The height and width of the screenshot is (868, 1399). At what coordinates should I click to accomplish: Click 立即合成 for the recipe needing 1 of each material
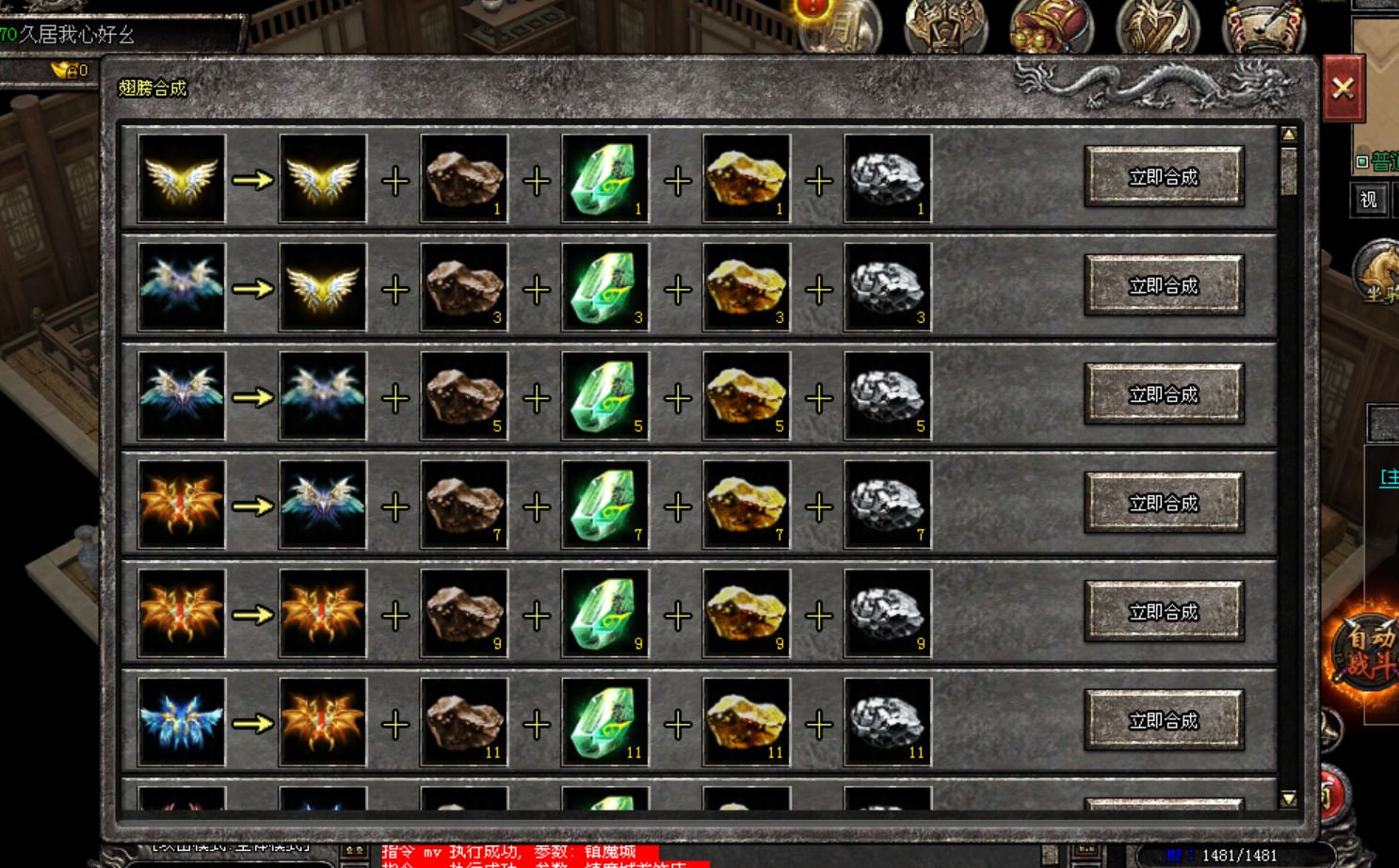(1164, 177)
